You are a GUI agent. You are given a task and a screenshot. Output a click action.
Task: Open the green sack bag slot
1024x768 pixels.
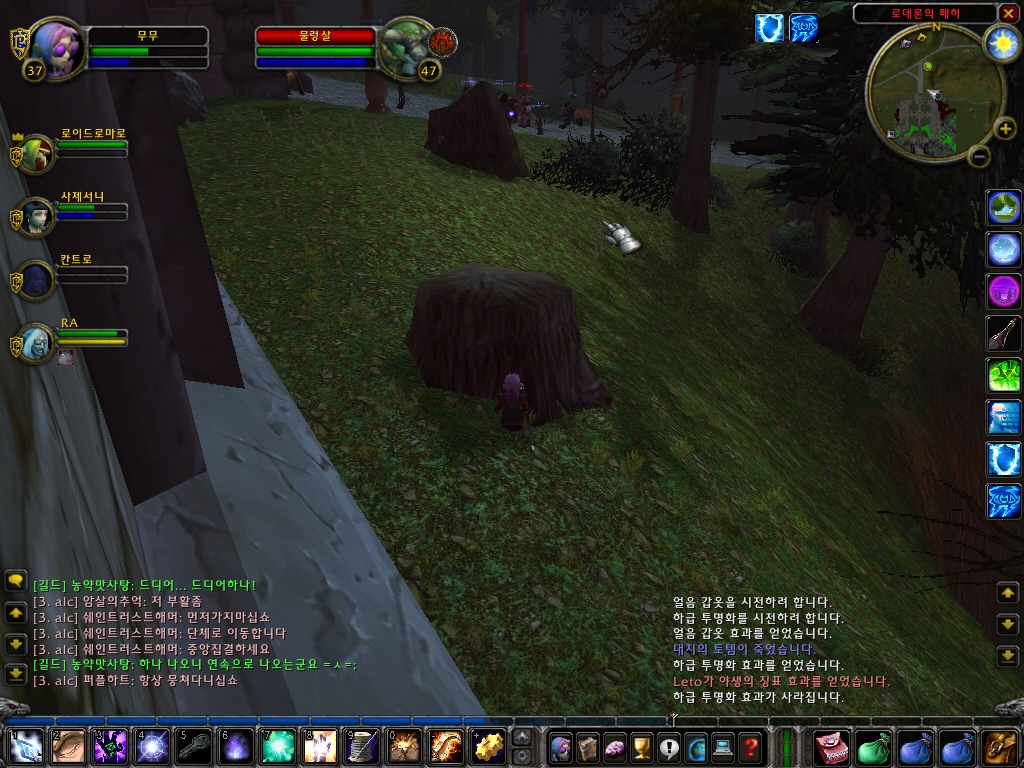tap(874, 746)
